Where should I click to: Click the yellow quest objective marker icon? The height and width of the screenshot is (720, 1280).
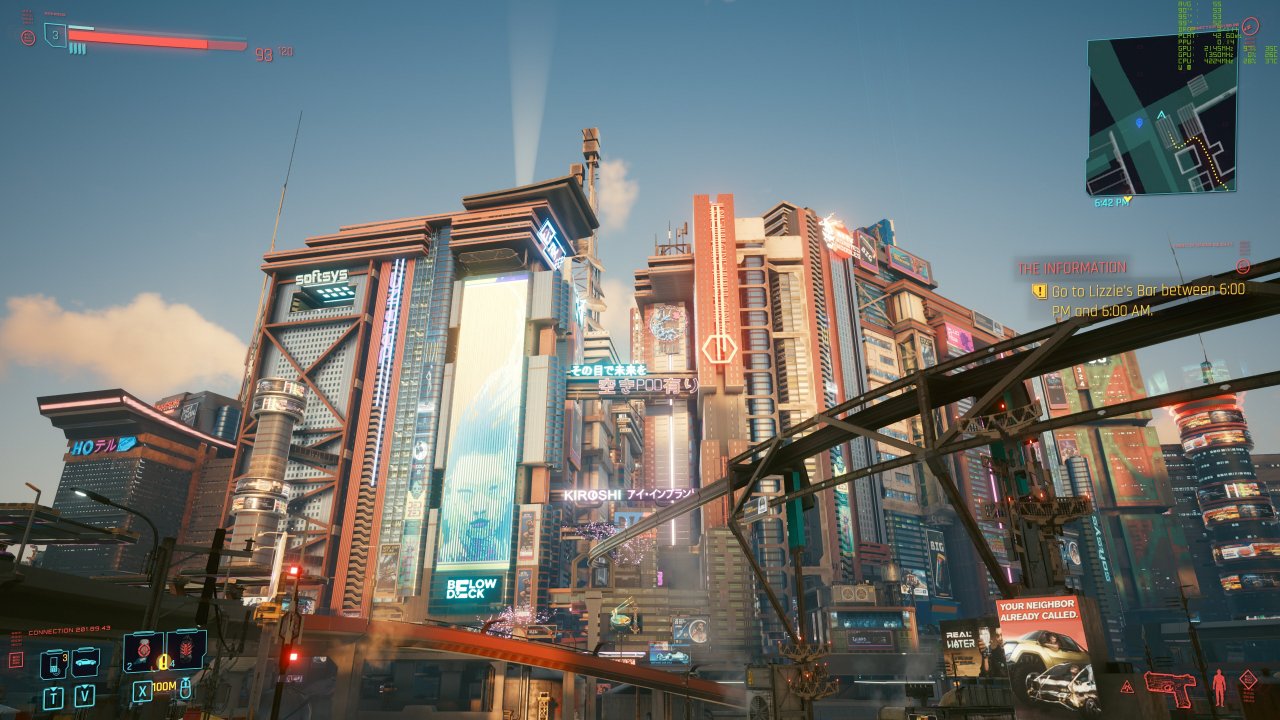pyautogui.click(x=1039, y=291)
